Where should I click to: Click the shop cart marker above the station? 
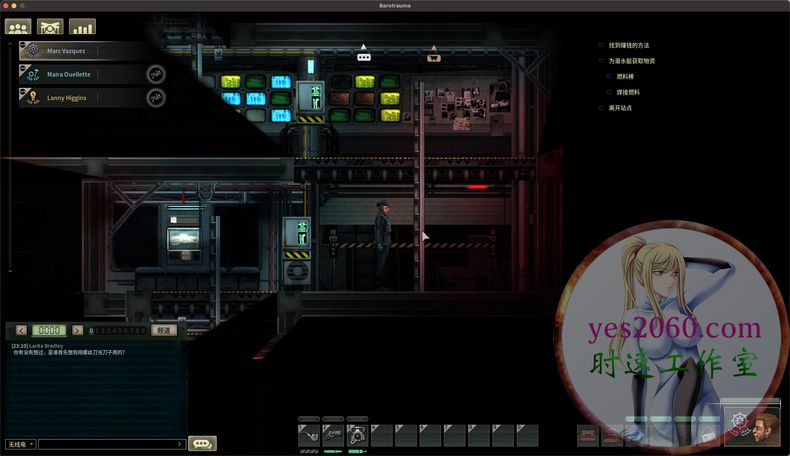(434, 57)
